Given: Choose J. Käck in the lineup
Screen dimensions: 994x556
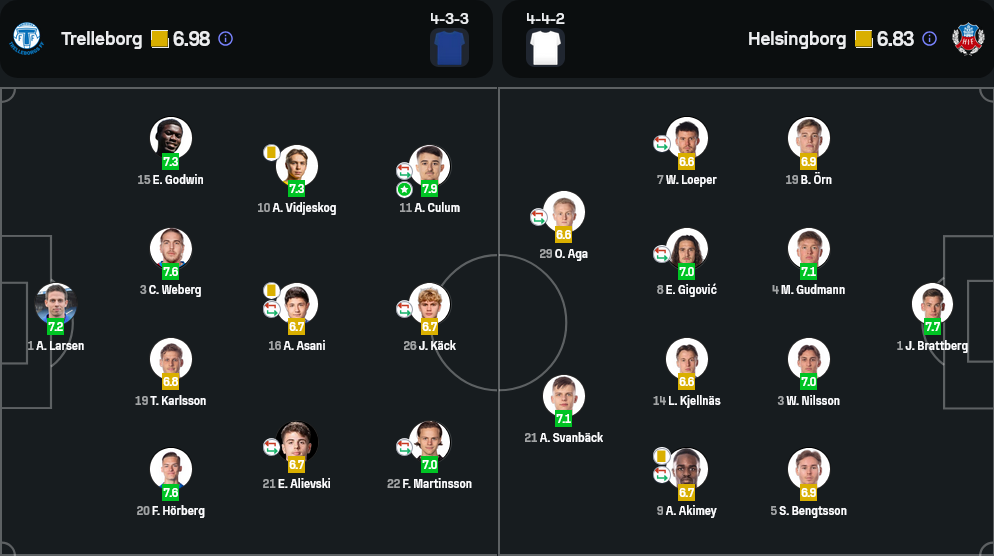Looking at the screenshot, I should (x=429, y=304).
